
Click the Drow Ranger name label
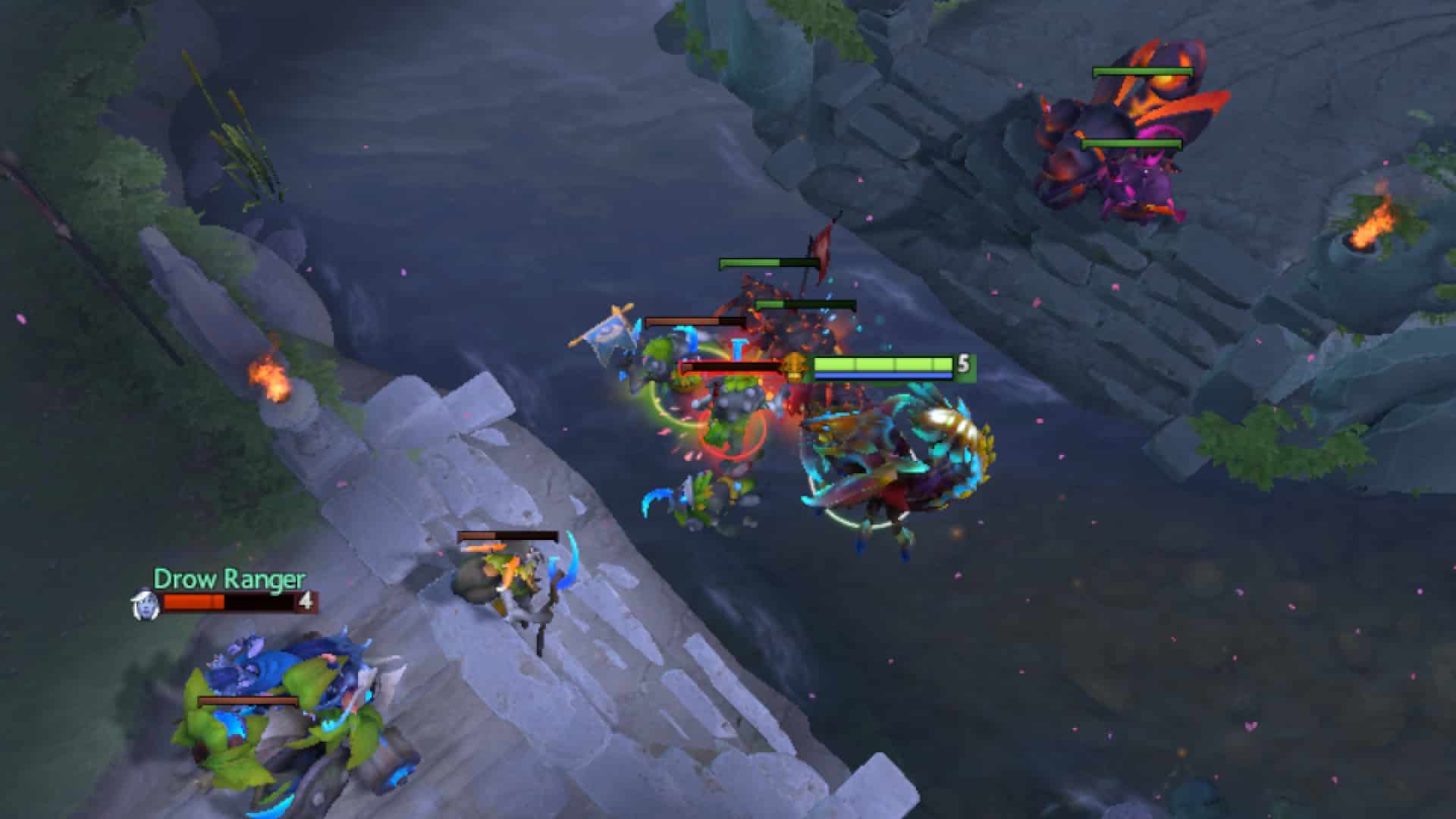229,582
